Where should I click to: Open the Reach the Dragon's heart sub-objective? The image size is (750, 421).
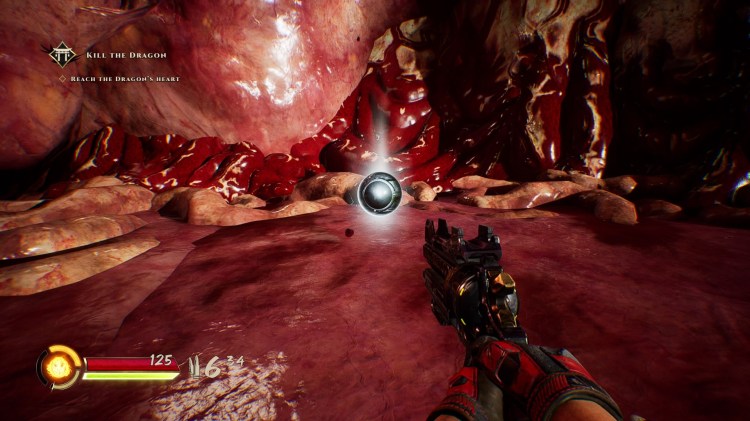point(125,78)
